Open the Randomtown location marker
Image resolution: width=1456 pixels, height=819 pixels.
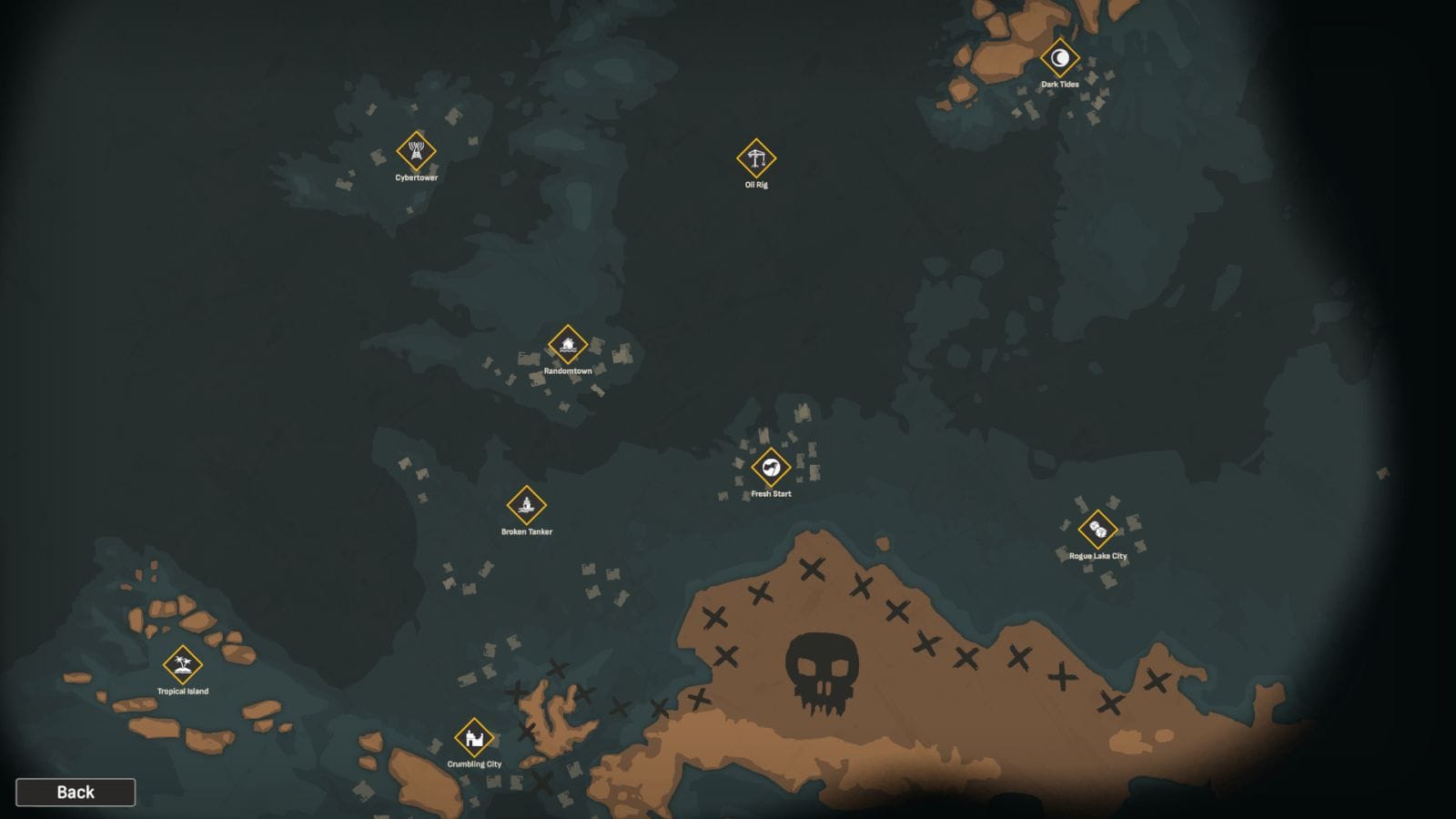pyautogui.click(x=567, y=343)
